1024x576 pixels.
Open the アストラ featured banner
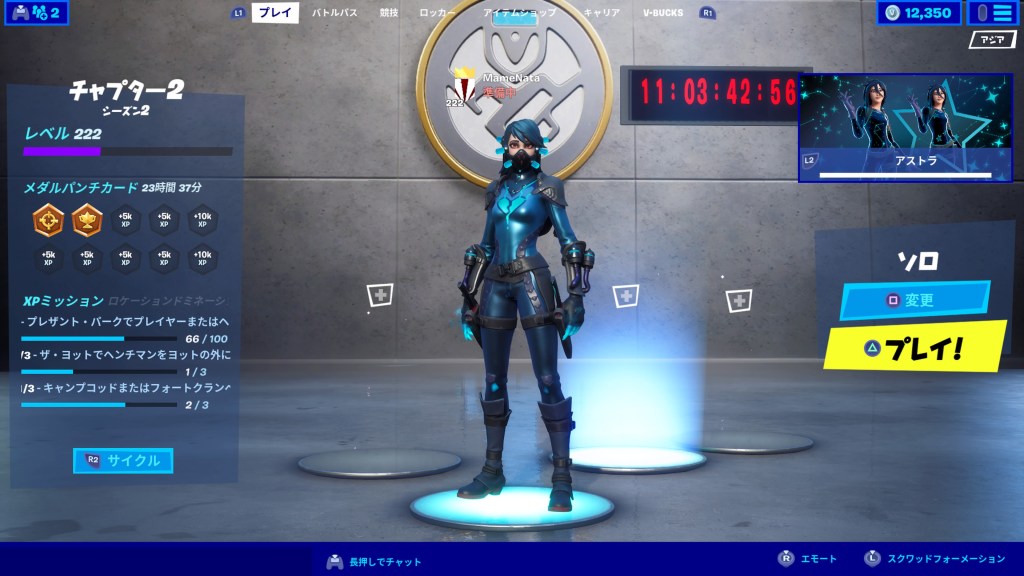896,127
